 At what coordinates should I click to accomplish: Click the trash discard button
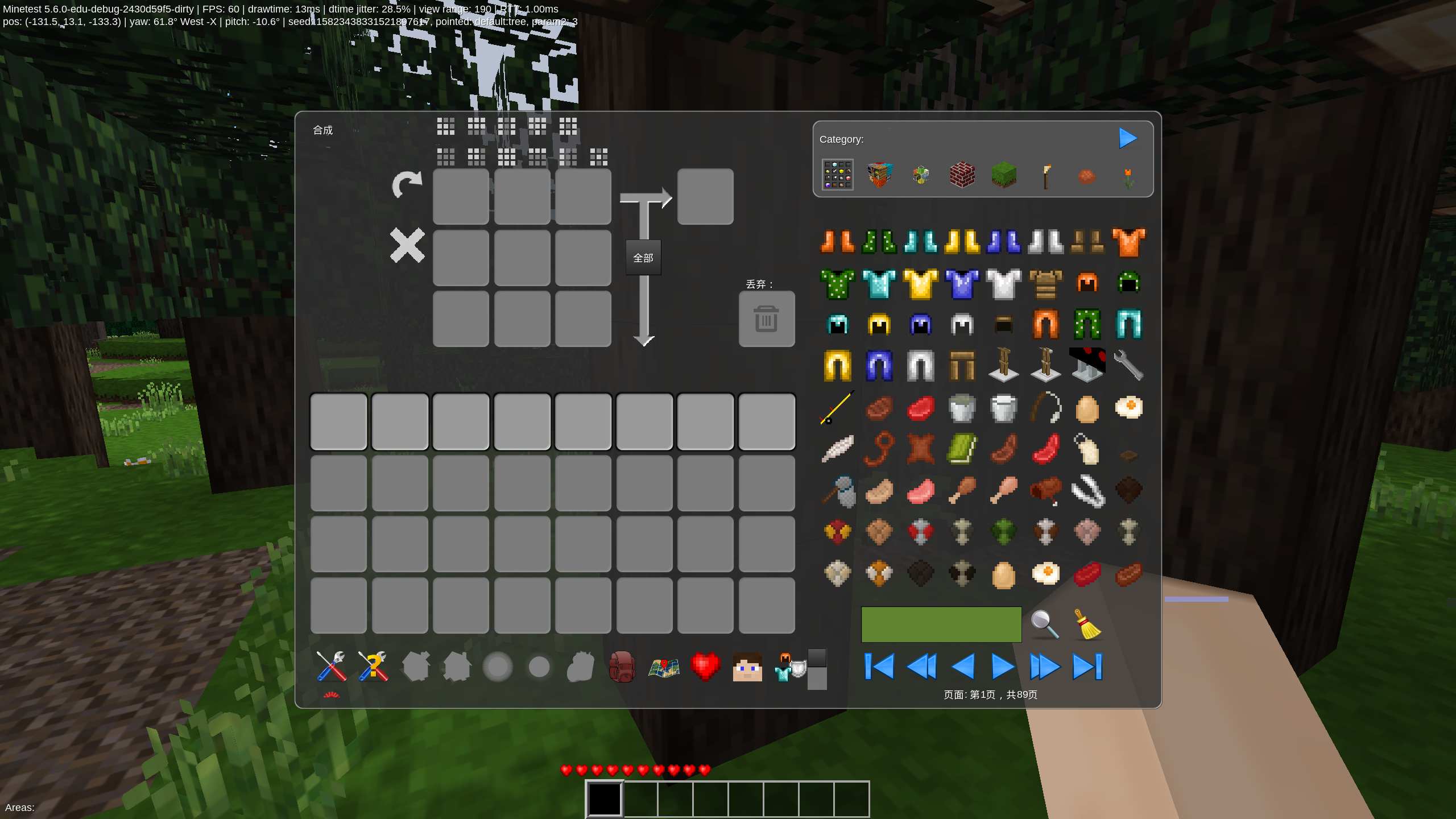click(x=766, y=318)
